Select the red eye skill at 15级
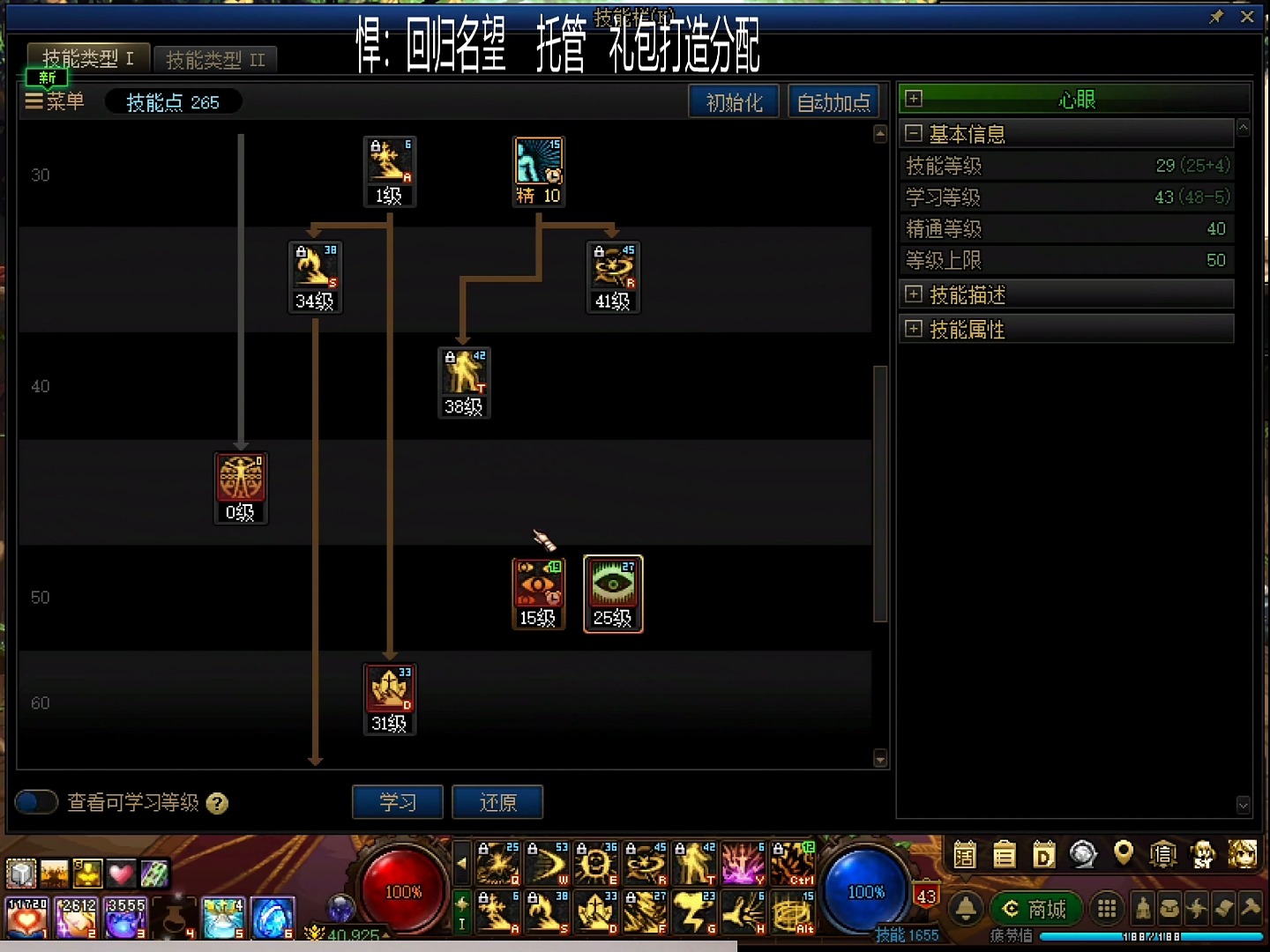This screenshot has width=1270, height=952. point(538,584)
